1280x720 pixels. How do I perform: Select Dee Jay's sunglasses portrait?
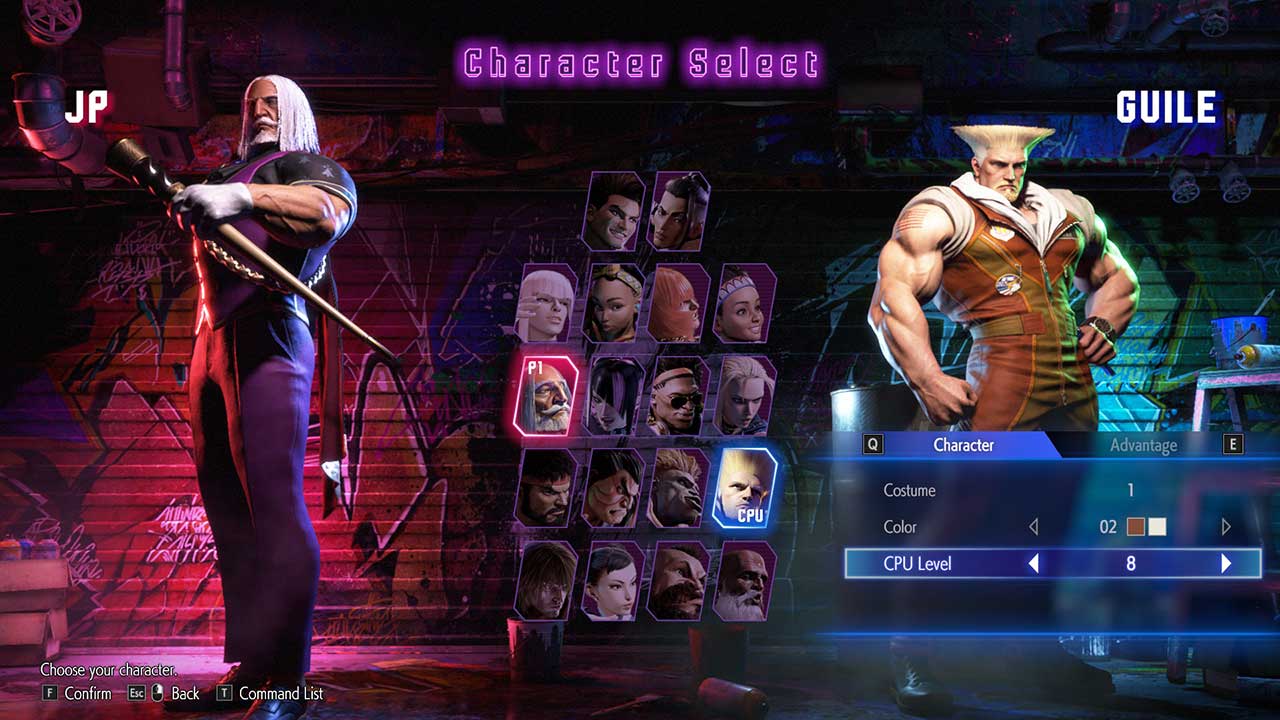click(679, 395)
